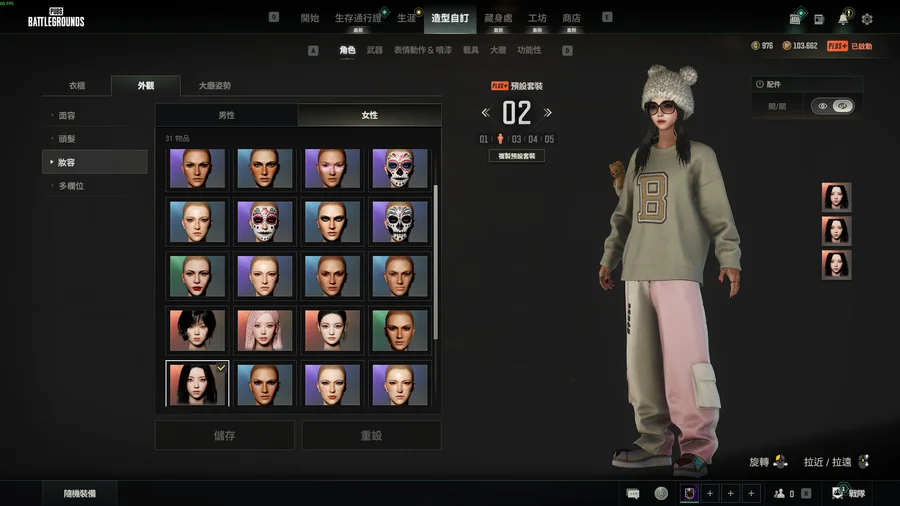Toggle the 配件 accessory visibility switch
The height and width of the screenshot is (506, 900).
click(832, 106)
